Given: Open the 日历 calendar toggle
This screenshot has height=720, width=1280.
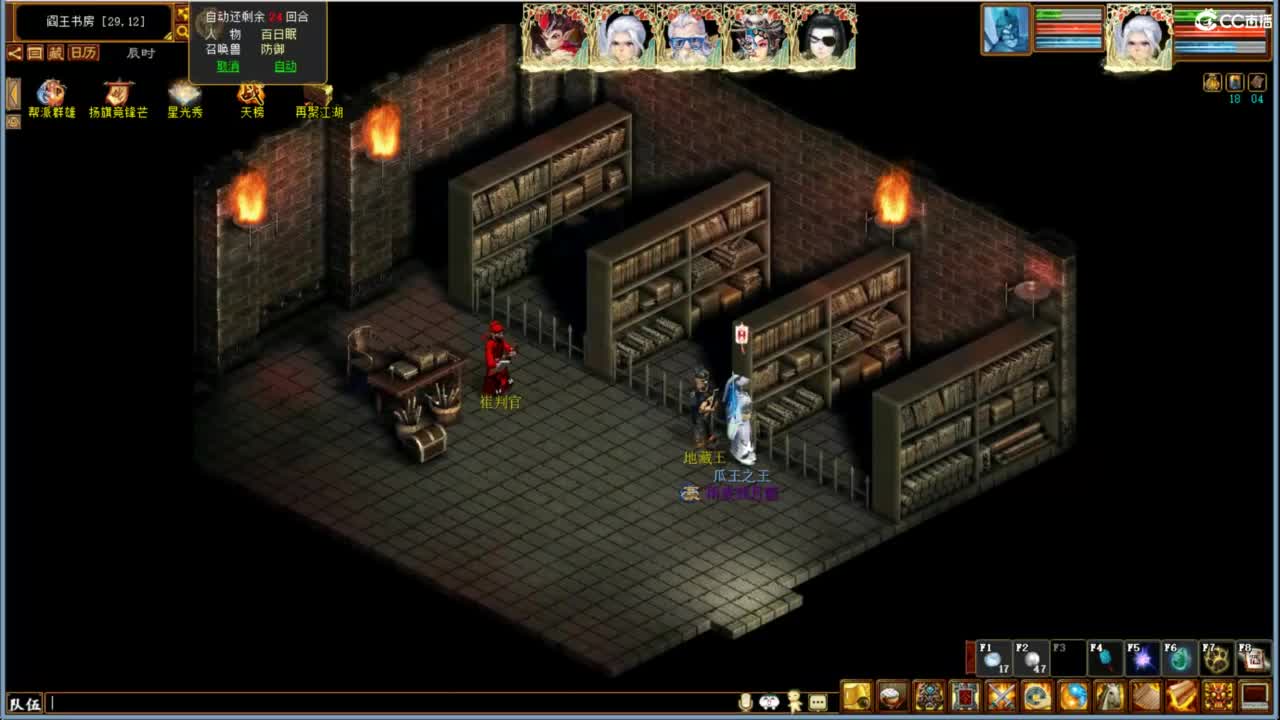Looking at the screenshot, I should 84,52.
